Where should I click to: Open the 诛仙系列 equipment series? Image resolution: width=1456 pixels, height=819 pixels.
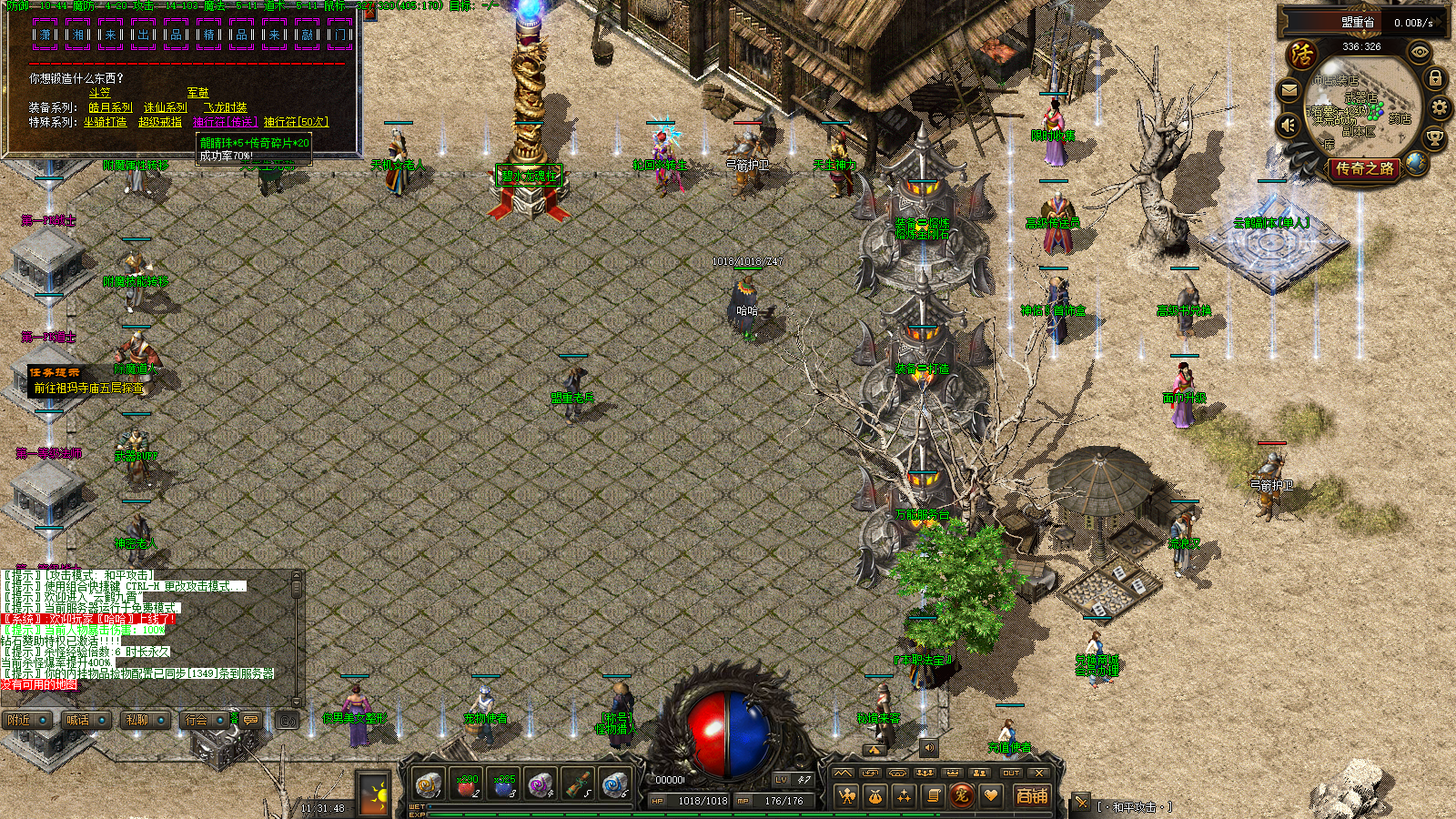(166, 107)
